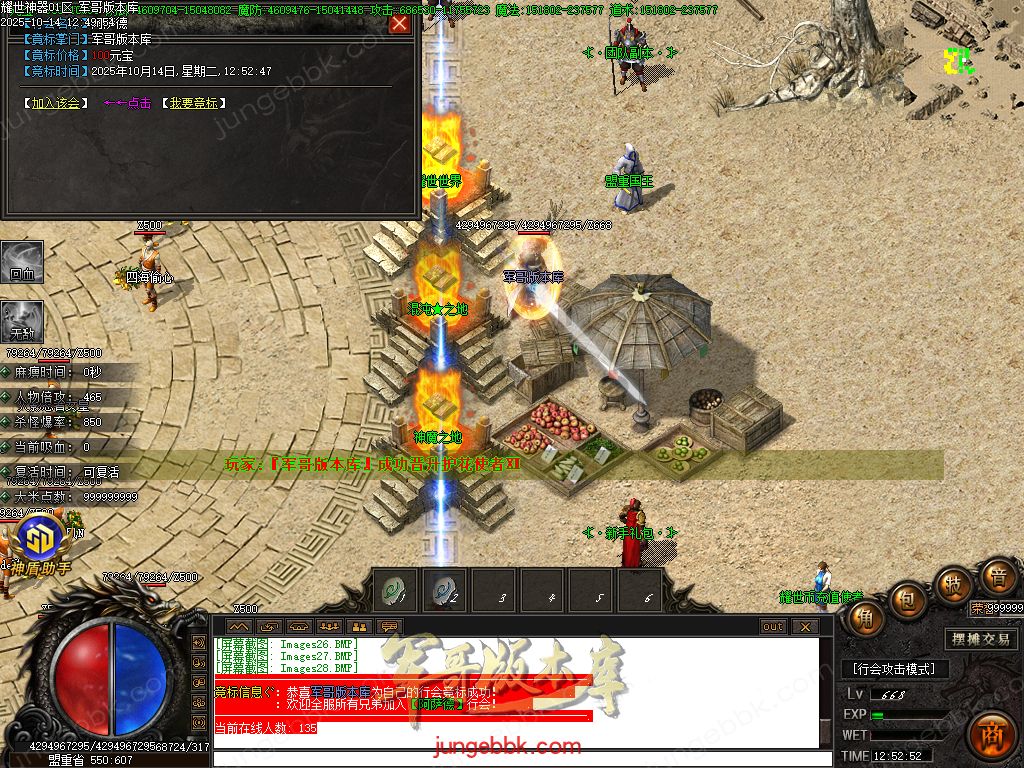
Task: Open the 包 bag inventory button
Action: [x=908, y=600]
